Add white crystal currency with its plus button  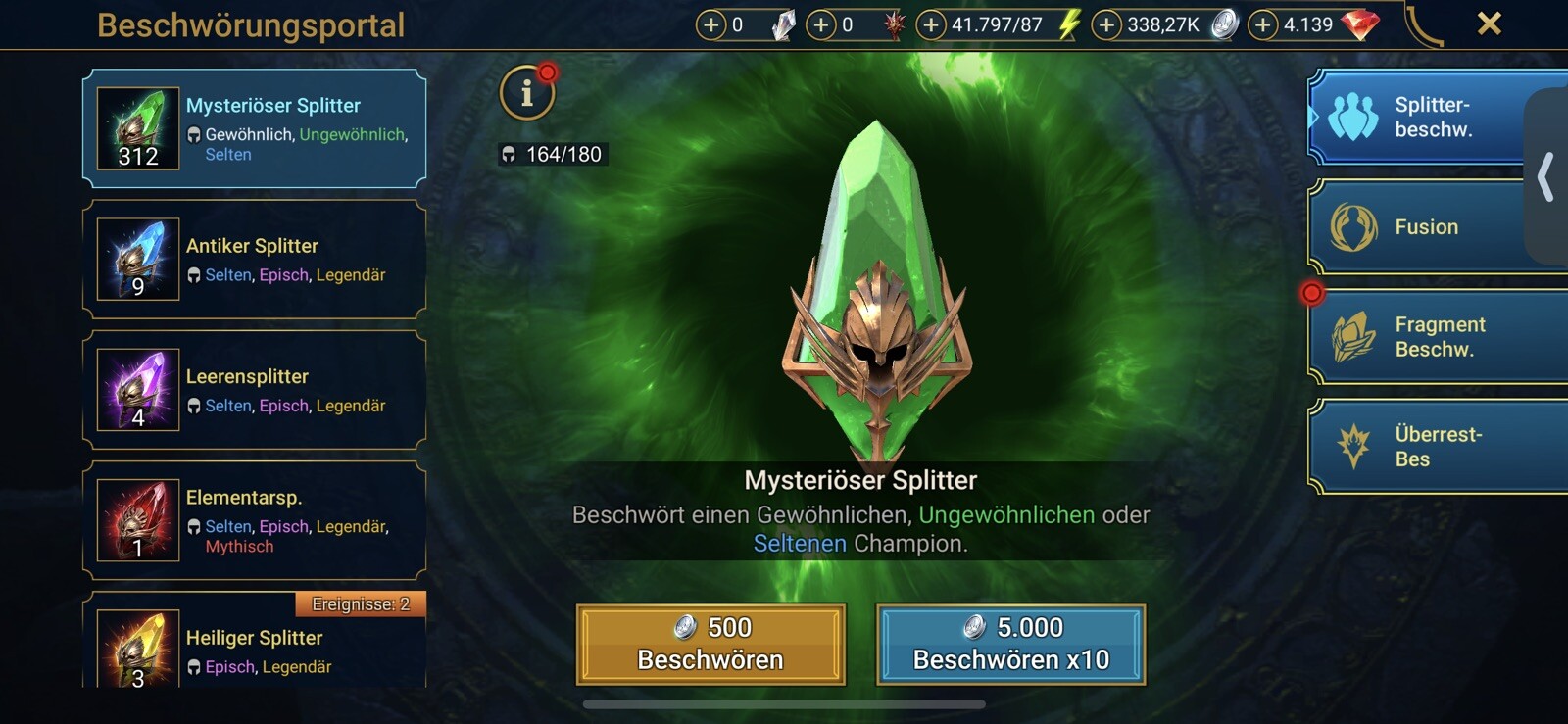tap(710, 24)
